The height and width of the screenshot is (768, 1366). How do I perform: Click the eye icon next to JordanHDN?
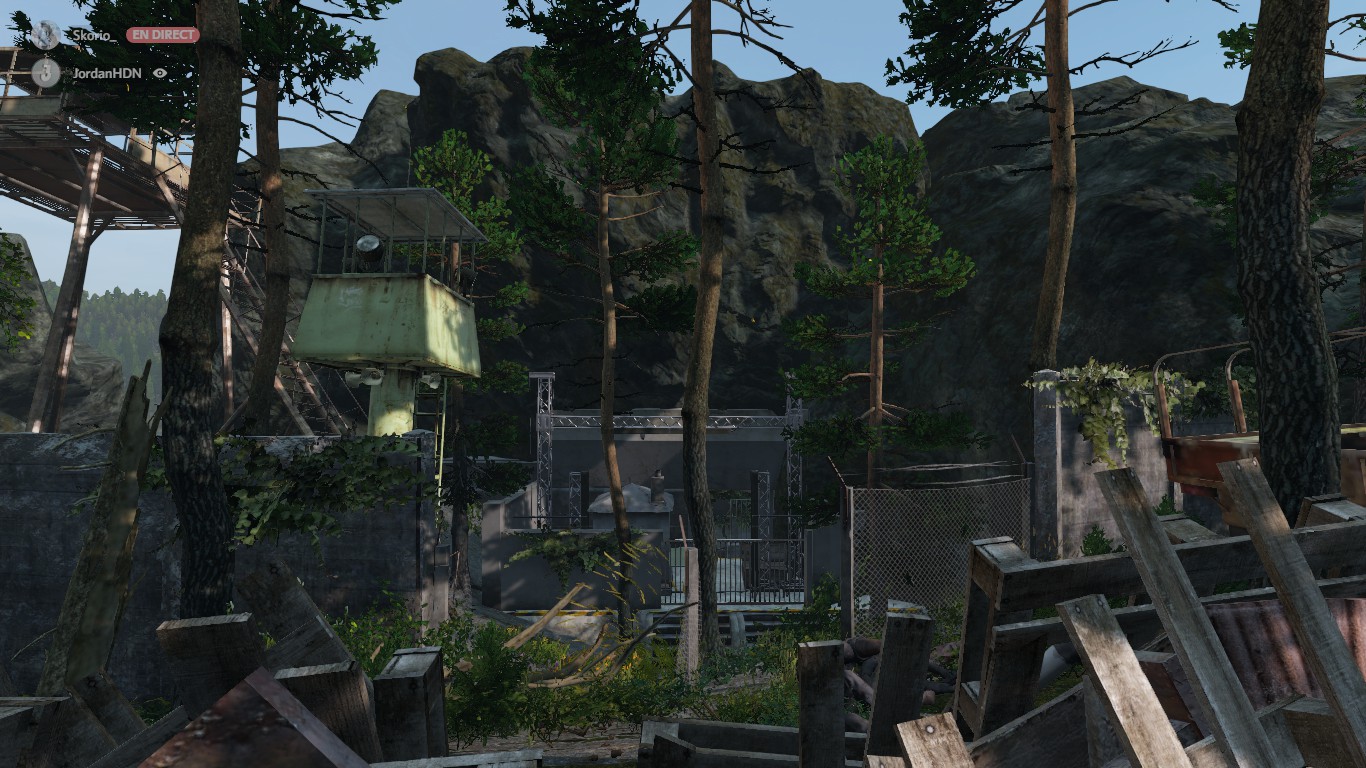[x=160, y=73]
